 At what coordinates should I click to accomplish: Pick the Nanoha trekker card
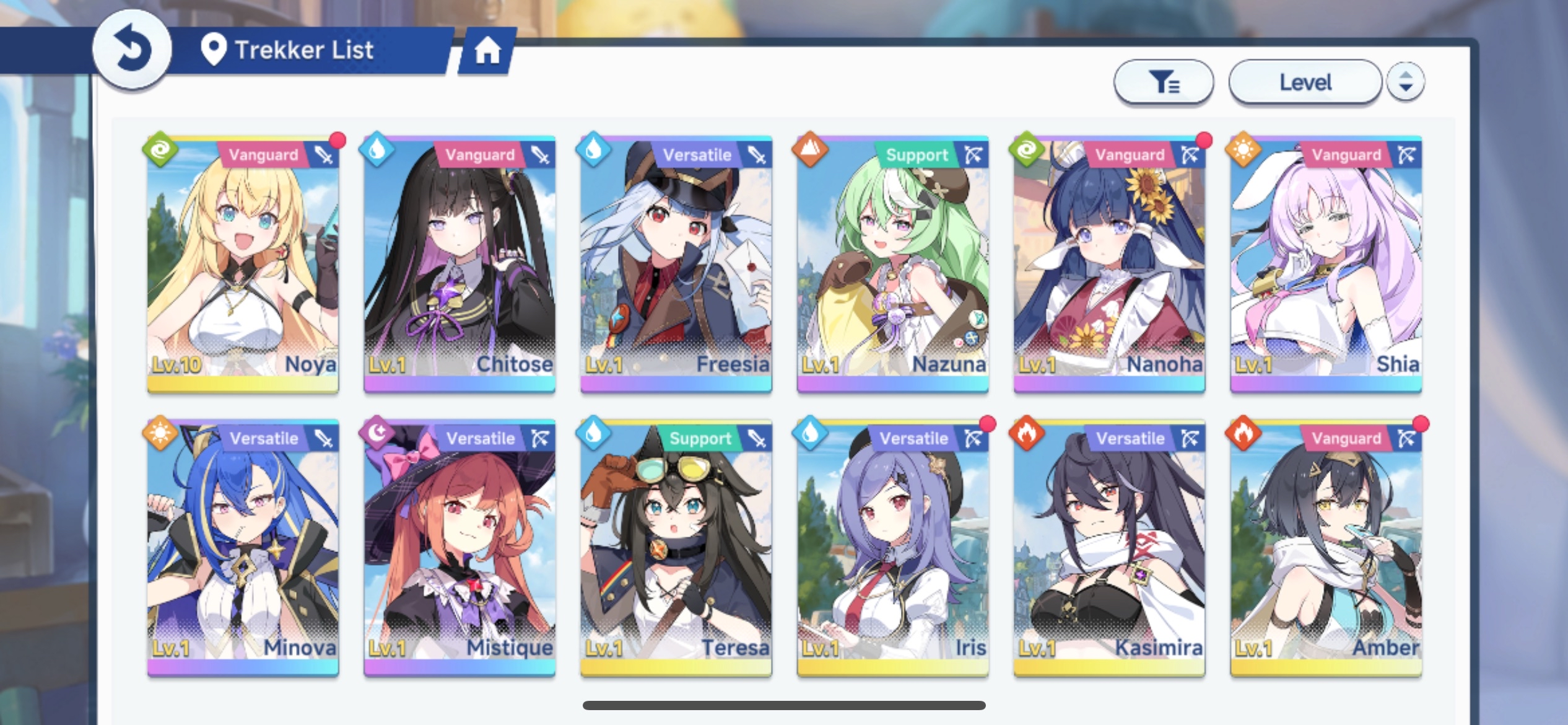1109,263
